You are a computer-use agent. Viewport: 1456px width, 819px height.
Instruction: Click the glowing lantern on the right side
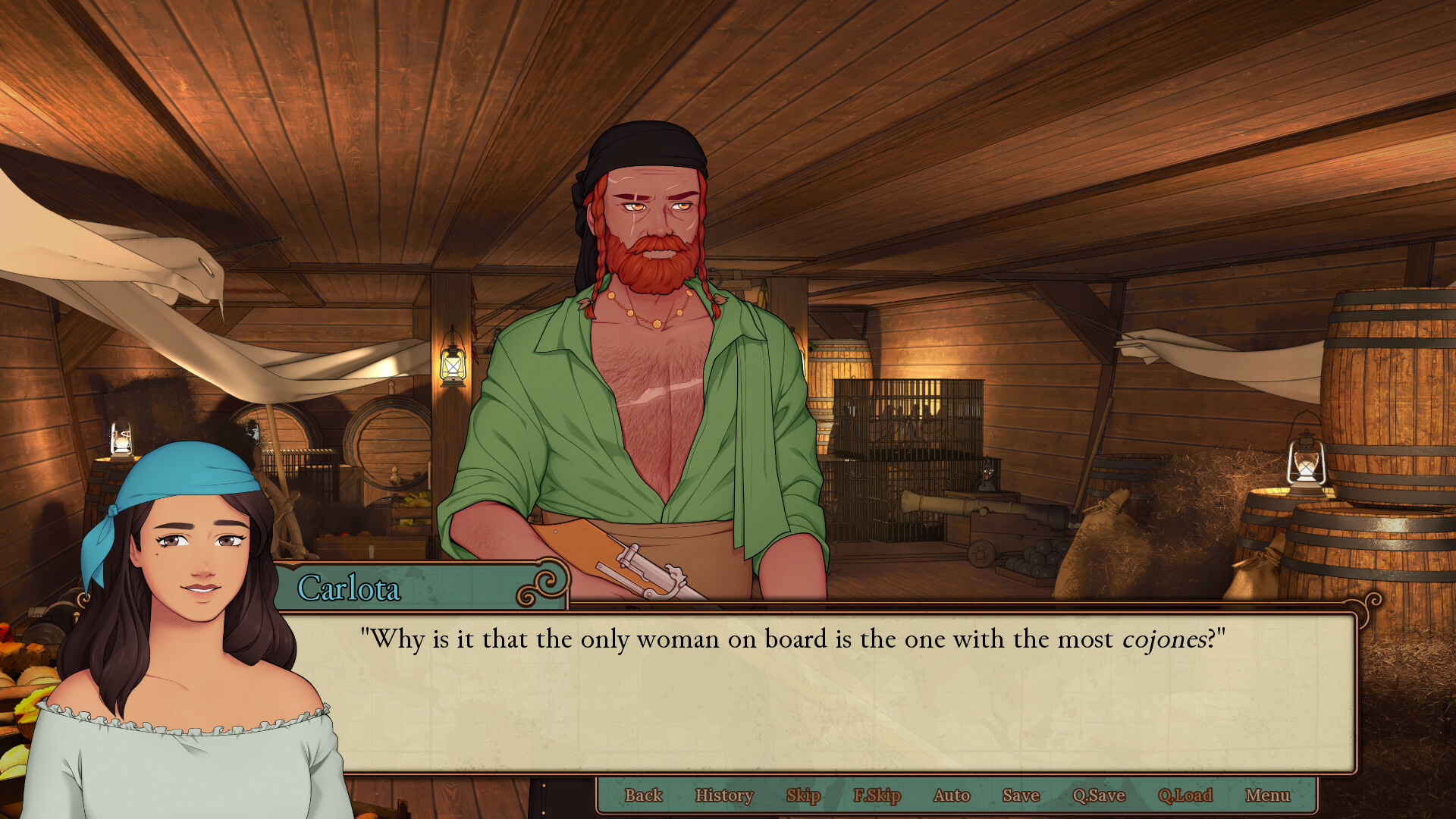pyautogui.click(x=1306, y=463)
